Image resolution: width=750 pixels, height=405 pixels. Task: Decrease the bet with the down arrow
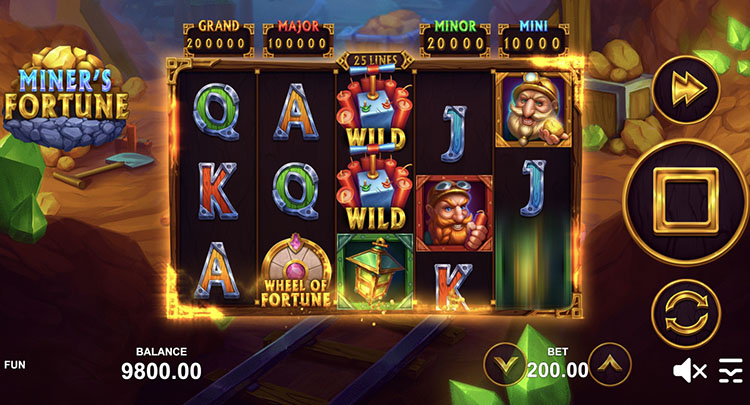(506, 364)
